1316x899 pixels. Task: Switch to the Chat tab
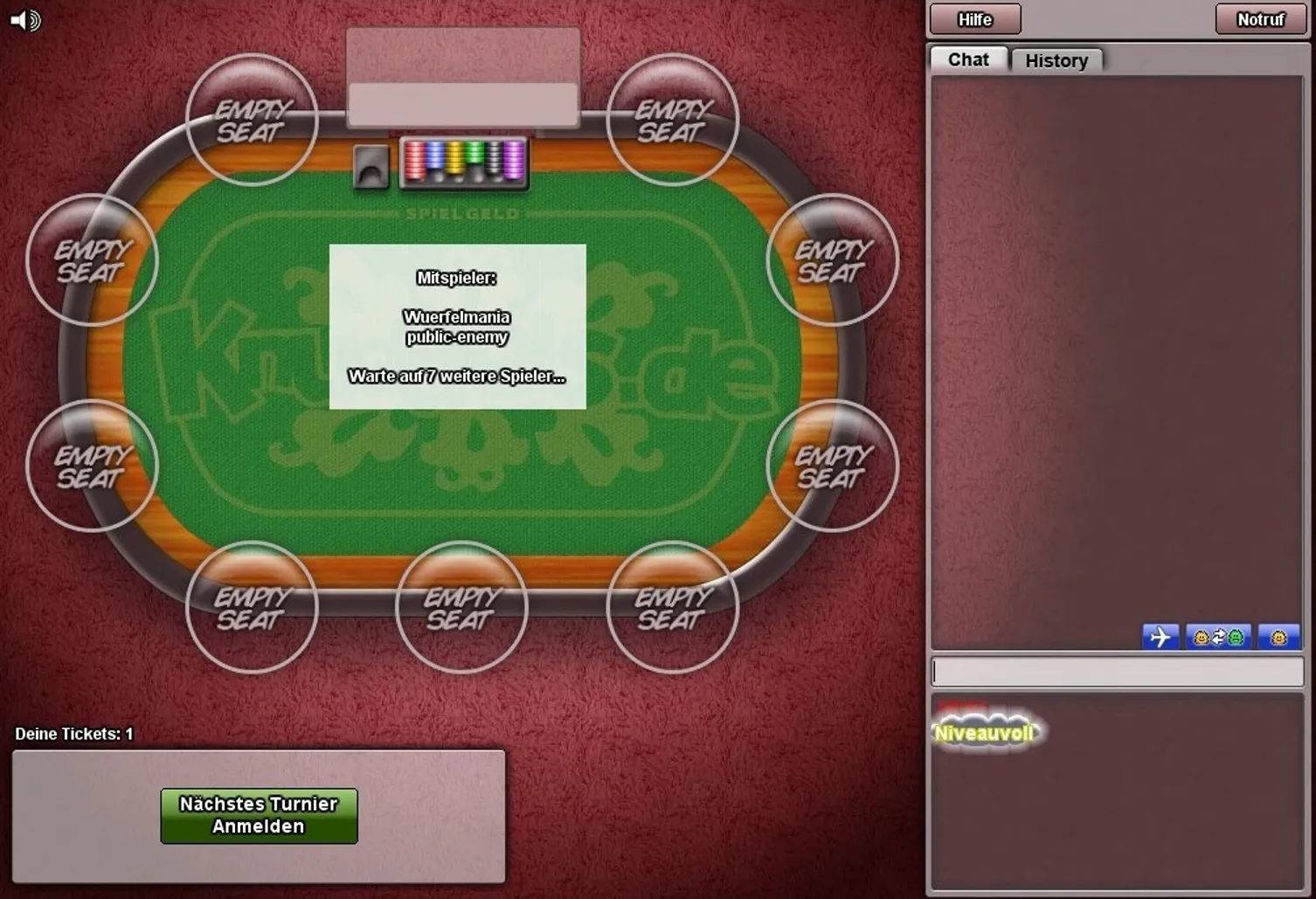click(x=966, y=59)
